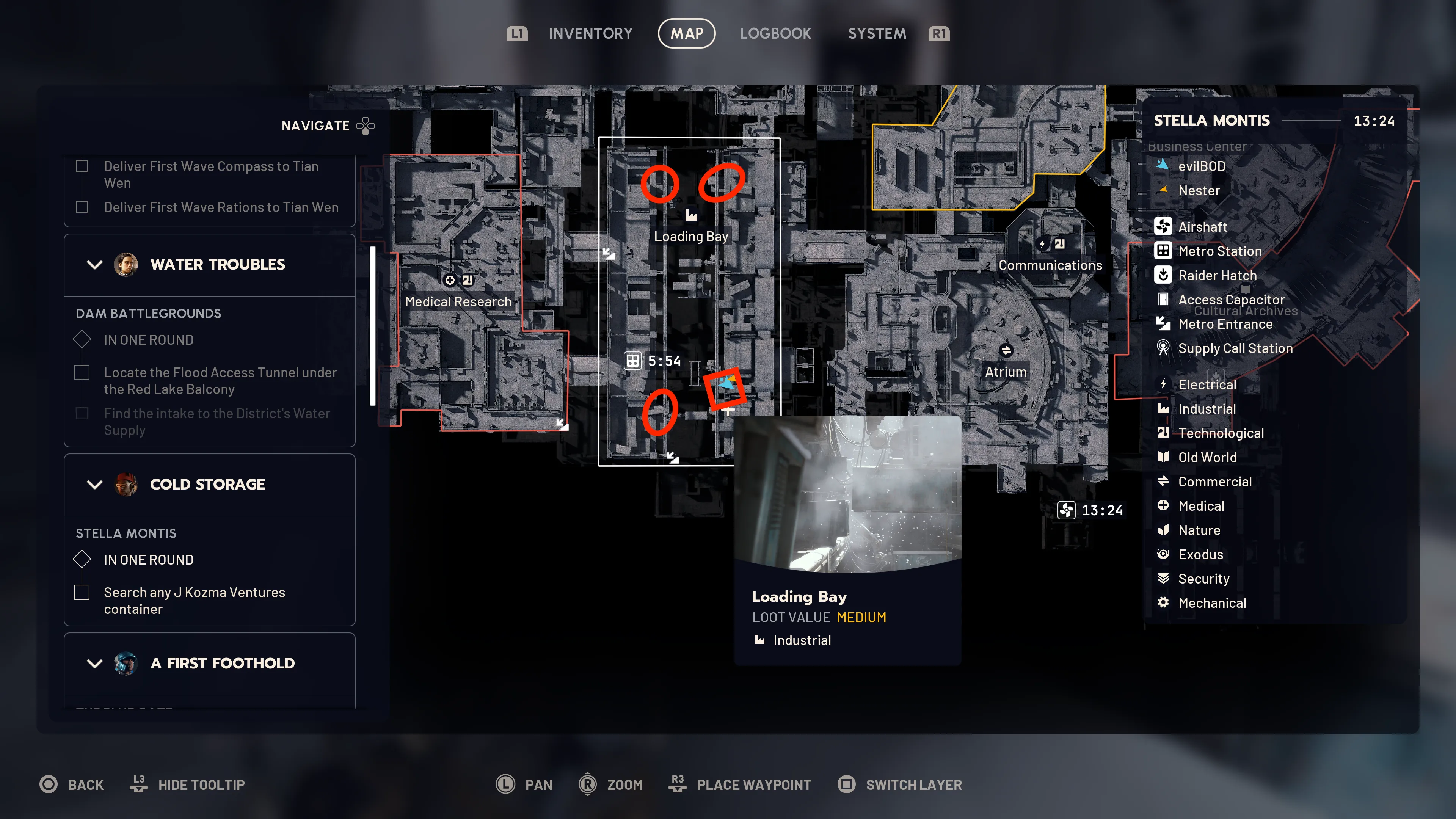
Task: Tick the Locate the Flood Access Tunnel objective
Action: (x=82, y=372)
